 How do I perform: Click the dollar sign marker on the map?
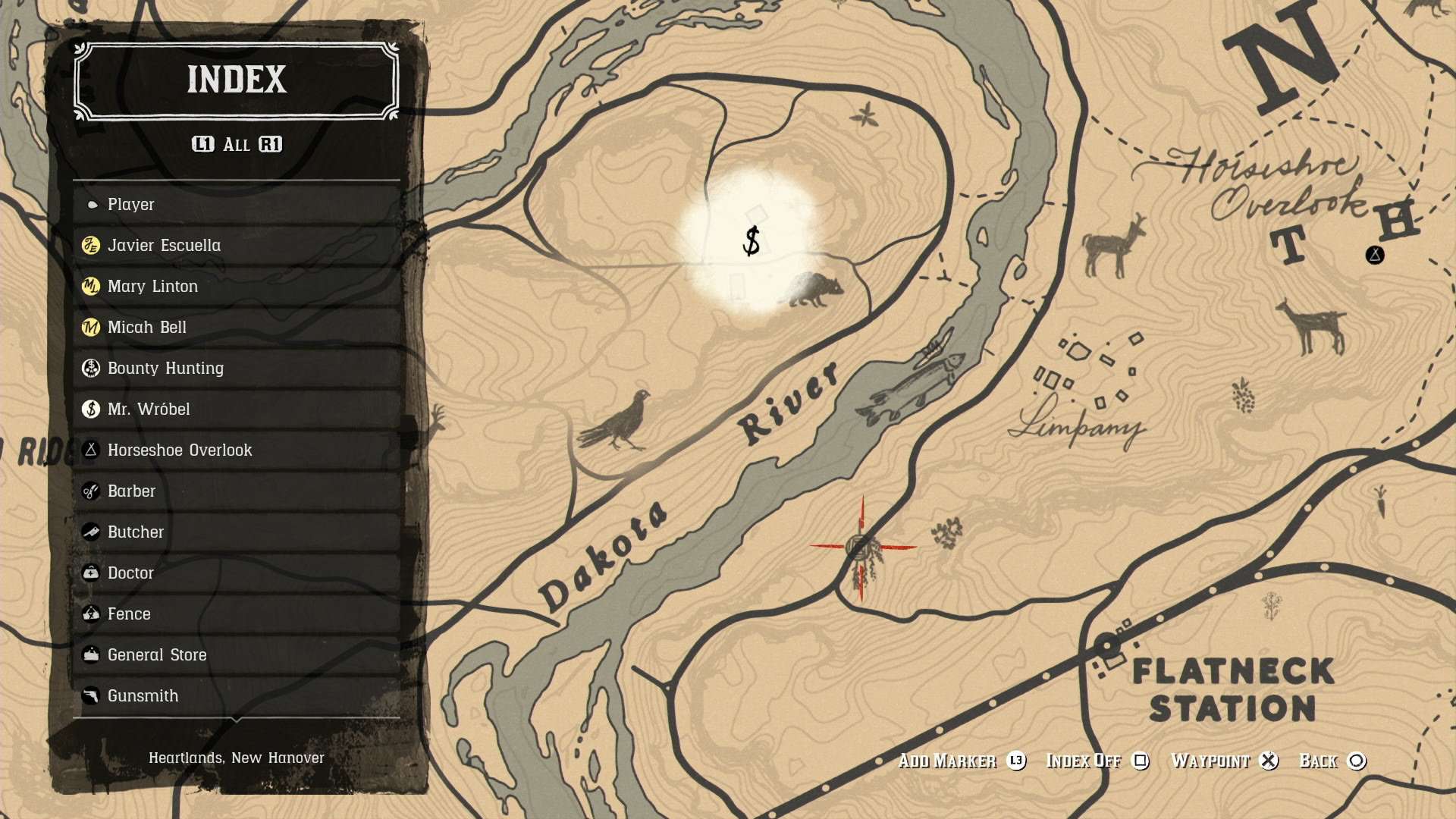[752, 241]
